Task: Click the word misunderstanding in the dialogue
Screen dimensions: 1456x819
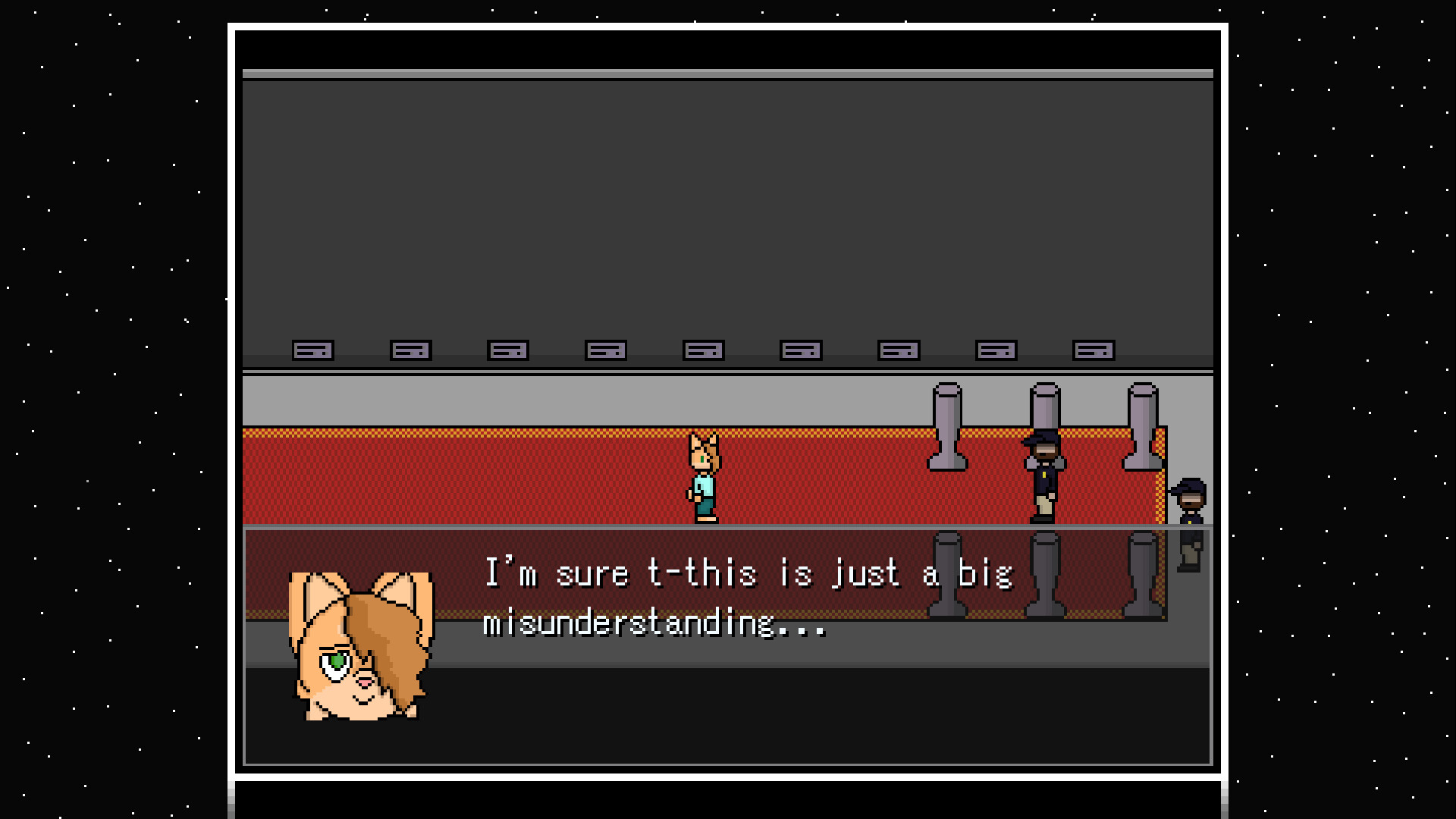Action: click(x=652, y=626)
